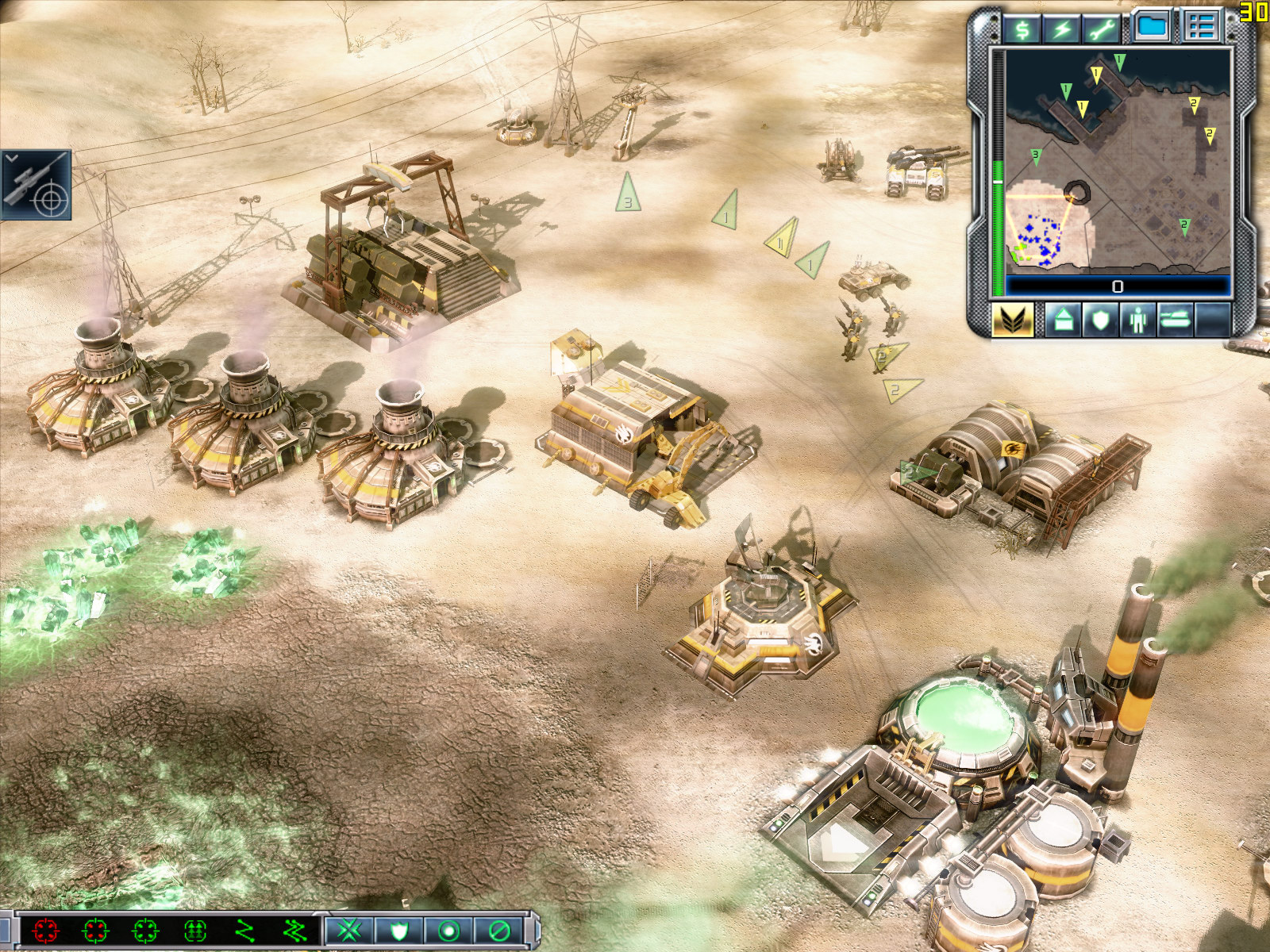This screenshot has height=952, width=1270.
Task: Select the single zigzag waypoint command
Action: [x=245, y=930]
